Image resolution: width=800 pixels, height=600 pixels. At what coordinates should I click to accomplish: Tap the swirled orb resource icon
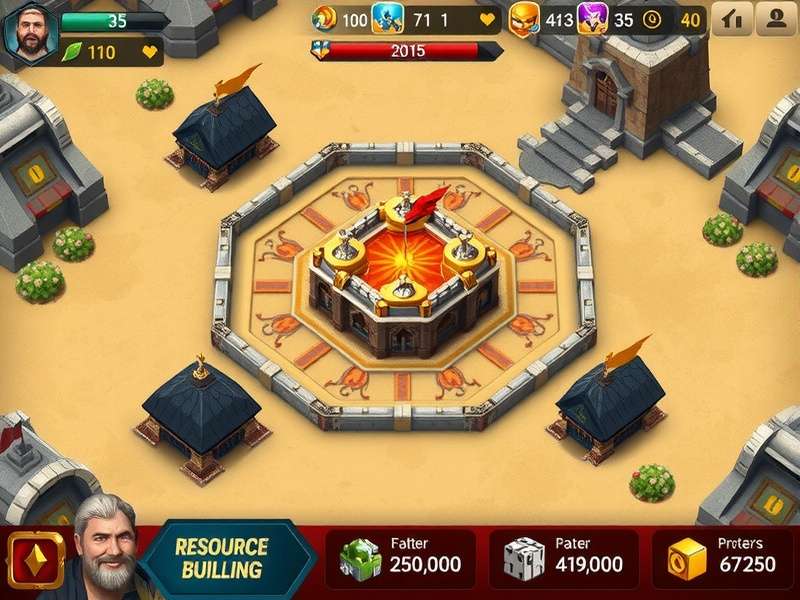[x=324, y=18]
